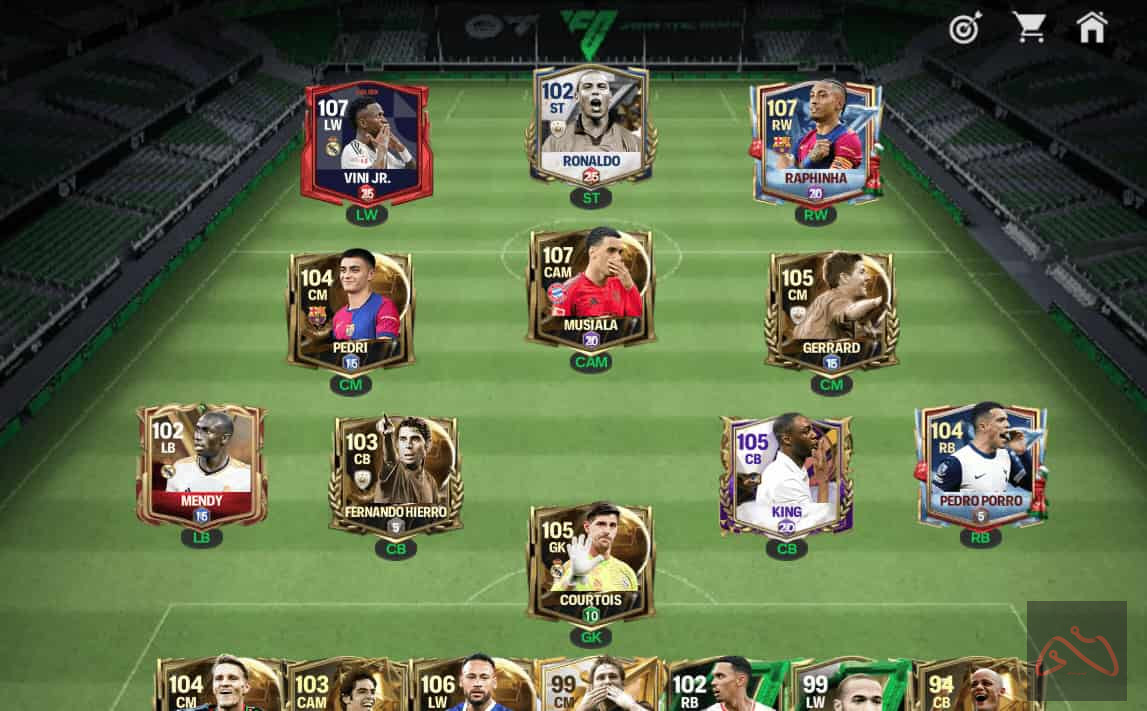Select the Musiala CAM card
The image size is (1147, 711).
tap(591, 287)
